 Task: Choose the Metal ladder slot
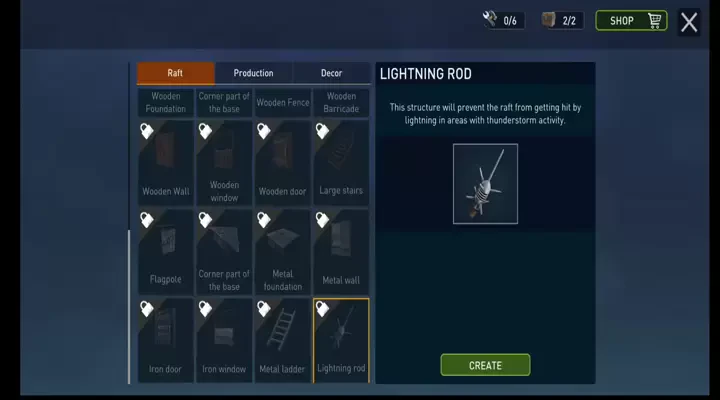point(283,339)
